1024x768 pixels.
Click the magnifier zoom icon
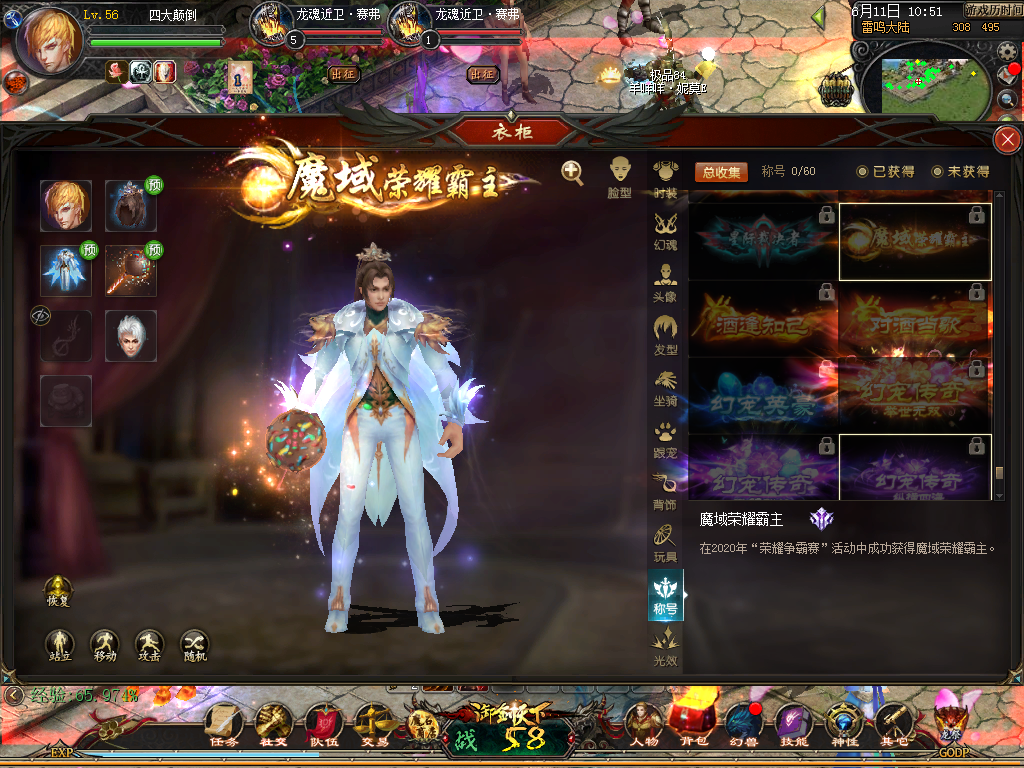[x=572, y=173]
